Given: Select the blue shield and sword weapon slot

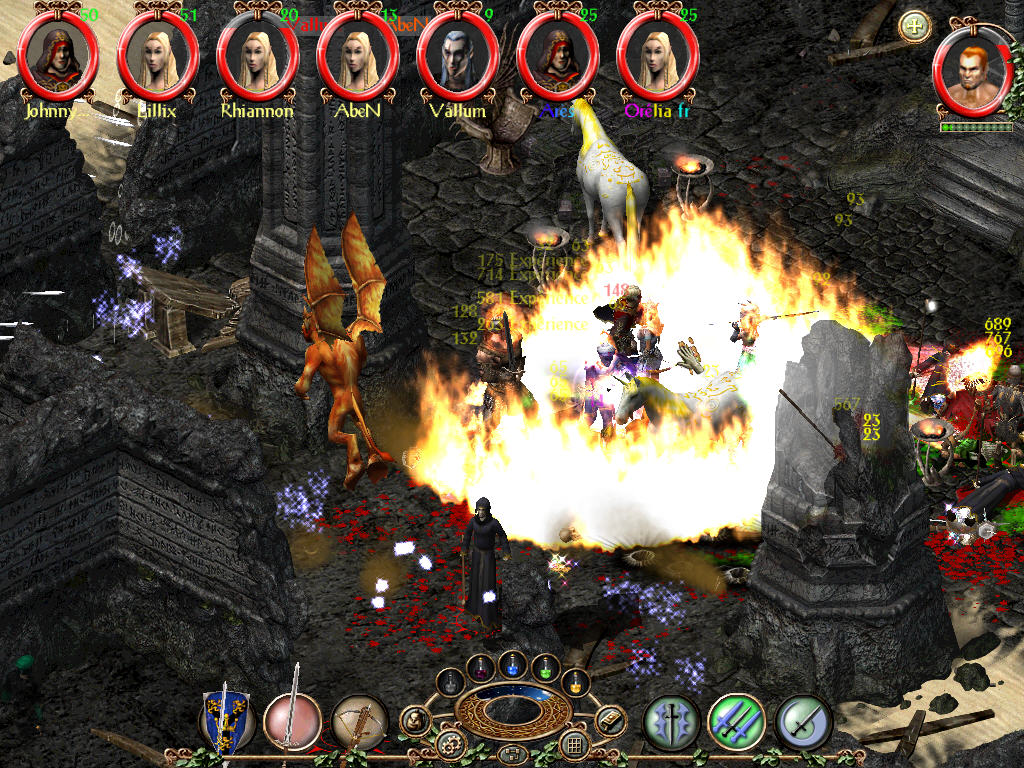Looking at the screenshot, I should (226, 720).
